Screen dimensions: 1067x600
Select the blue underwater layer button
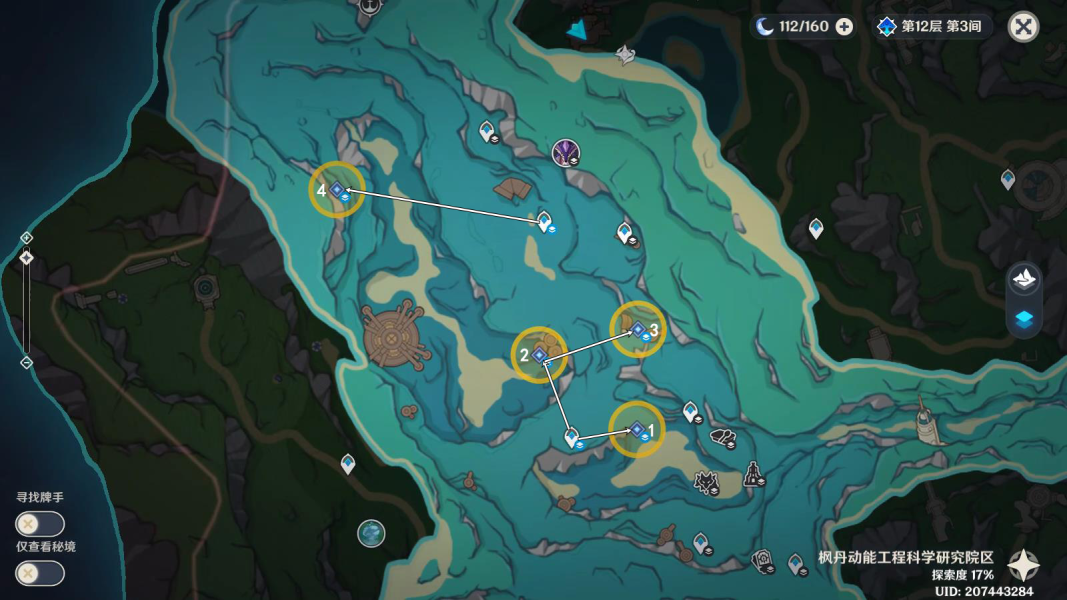(1026, 319)
